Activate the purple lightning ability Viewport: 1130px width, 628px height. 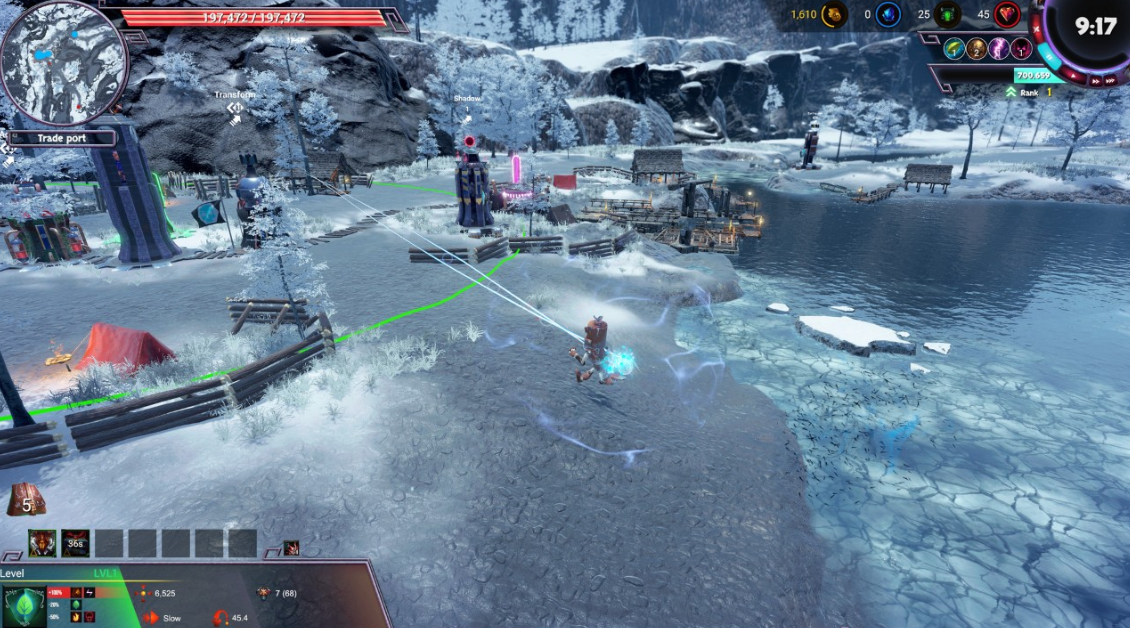(998, 49)
